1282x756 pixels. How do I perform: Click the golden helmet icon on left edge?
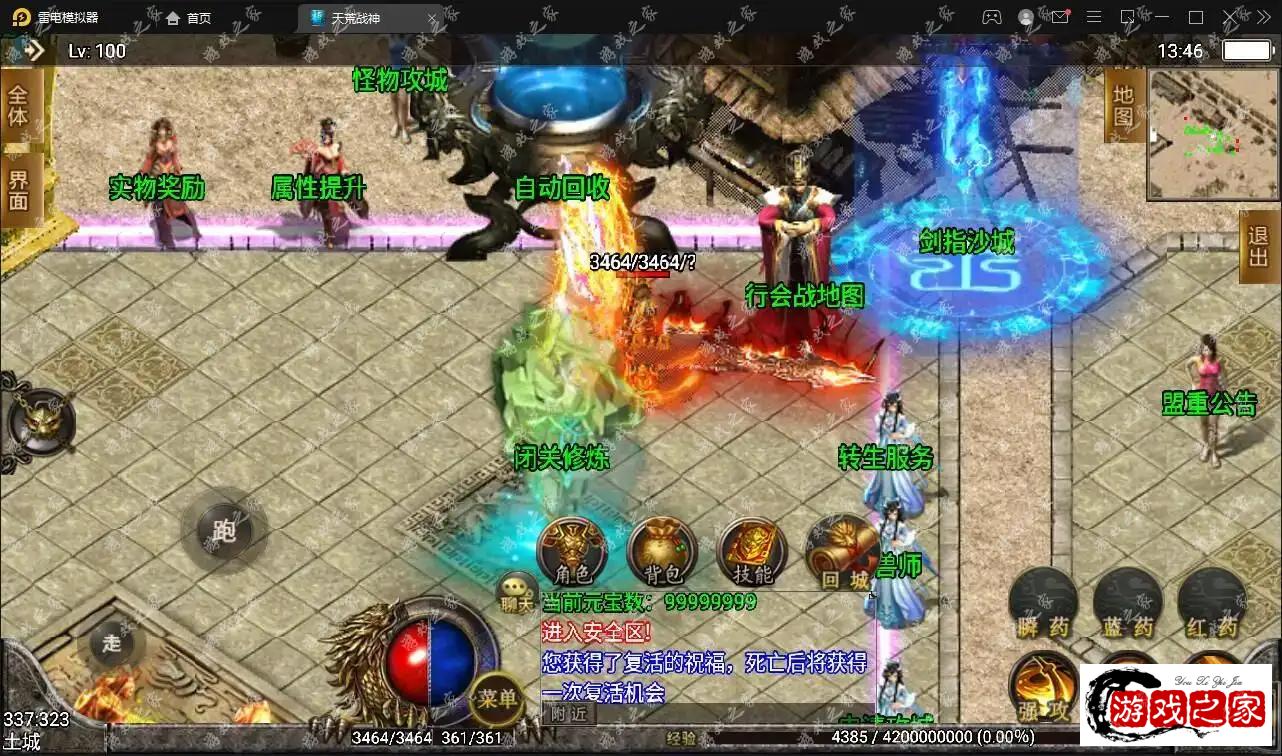40,420
